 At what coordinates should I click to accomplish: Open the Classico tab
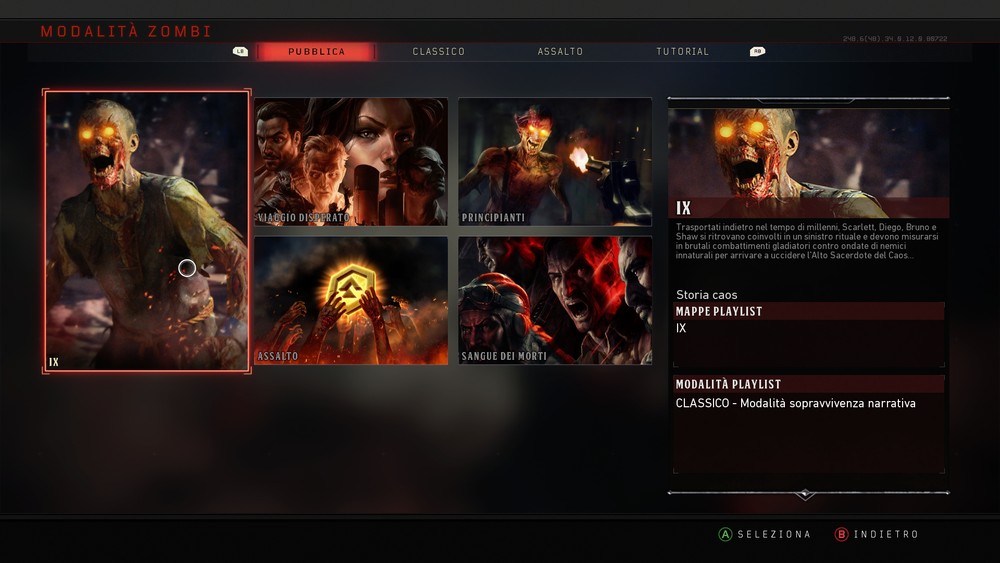coord(438,52)
